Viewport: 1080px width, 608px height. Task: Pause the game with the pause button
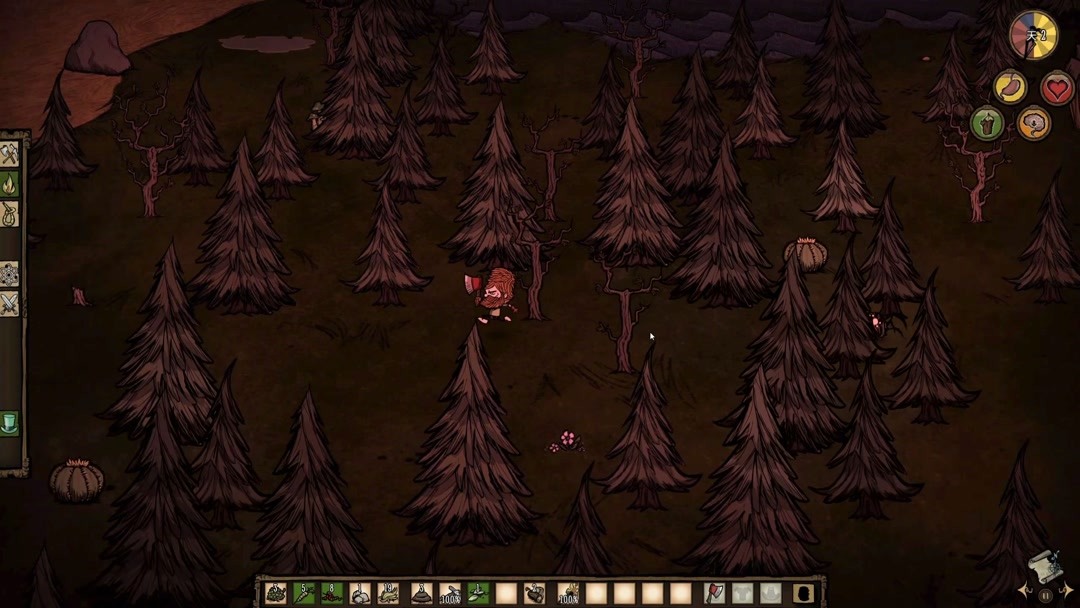point(1045,596)
